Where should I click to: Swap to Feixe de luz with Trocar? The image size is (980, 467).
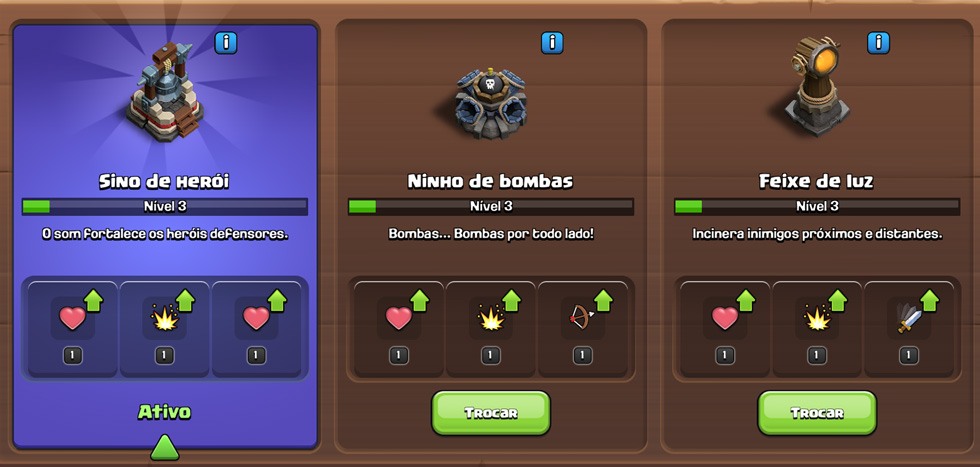pos(817,412)
